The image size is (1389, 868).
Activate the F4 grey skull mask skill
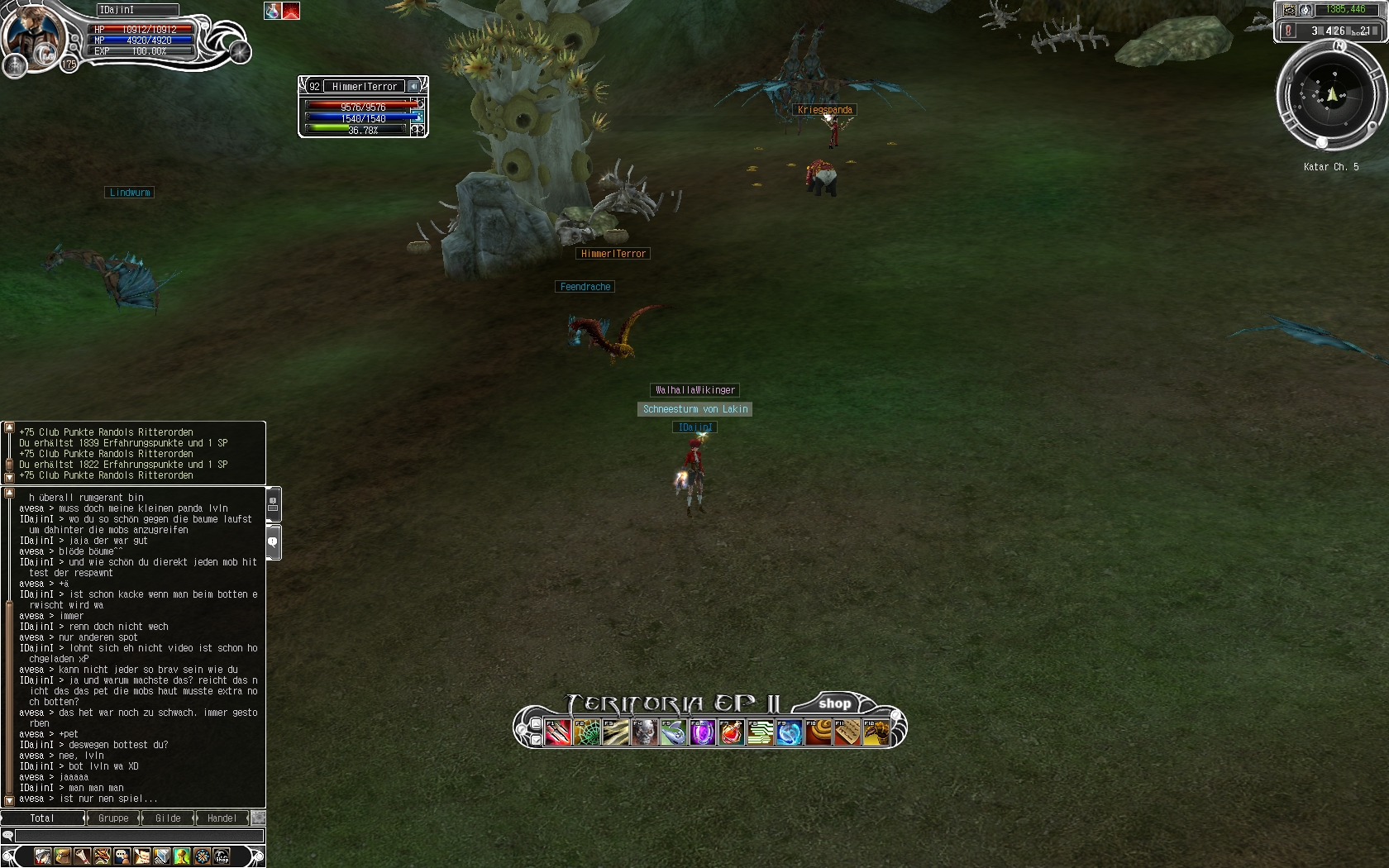pyautogui.click(x=644, y=732)
